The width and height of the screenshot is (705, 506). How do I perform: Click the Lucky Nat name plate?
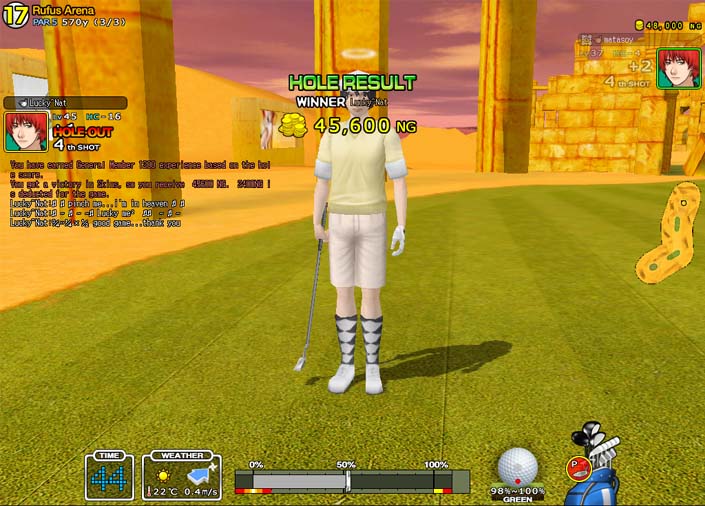65,102
